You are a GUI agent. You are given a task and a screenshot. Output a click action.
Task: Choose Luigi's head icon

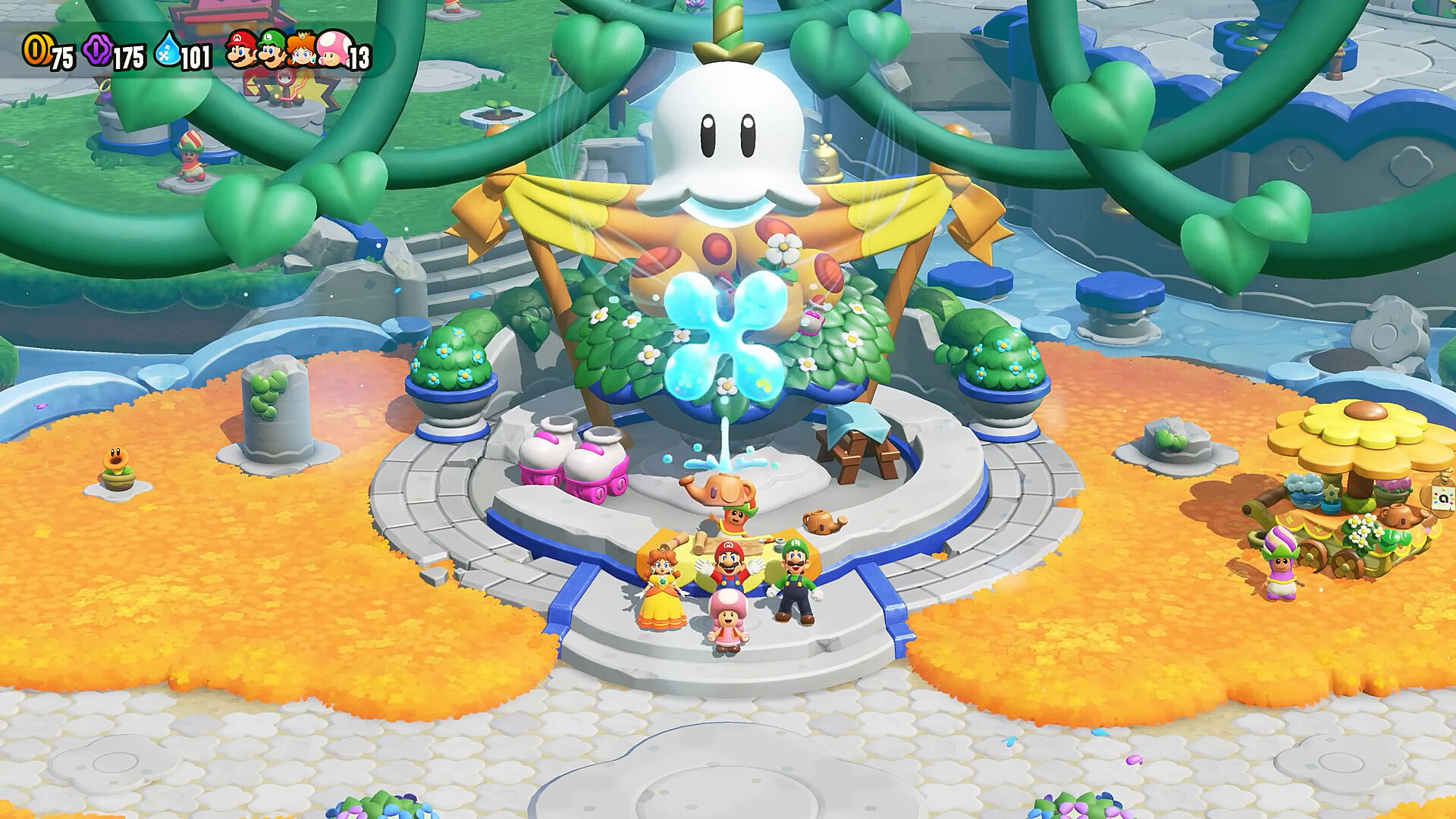[271, 52]
